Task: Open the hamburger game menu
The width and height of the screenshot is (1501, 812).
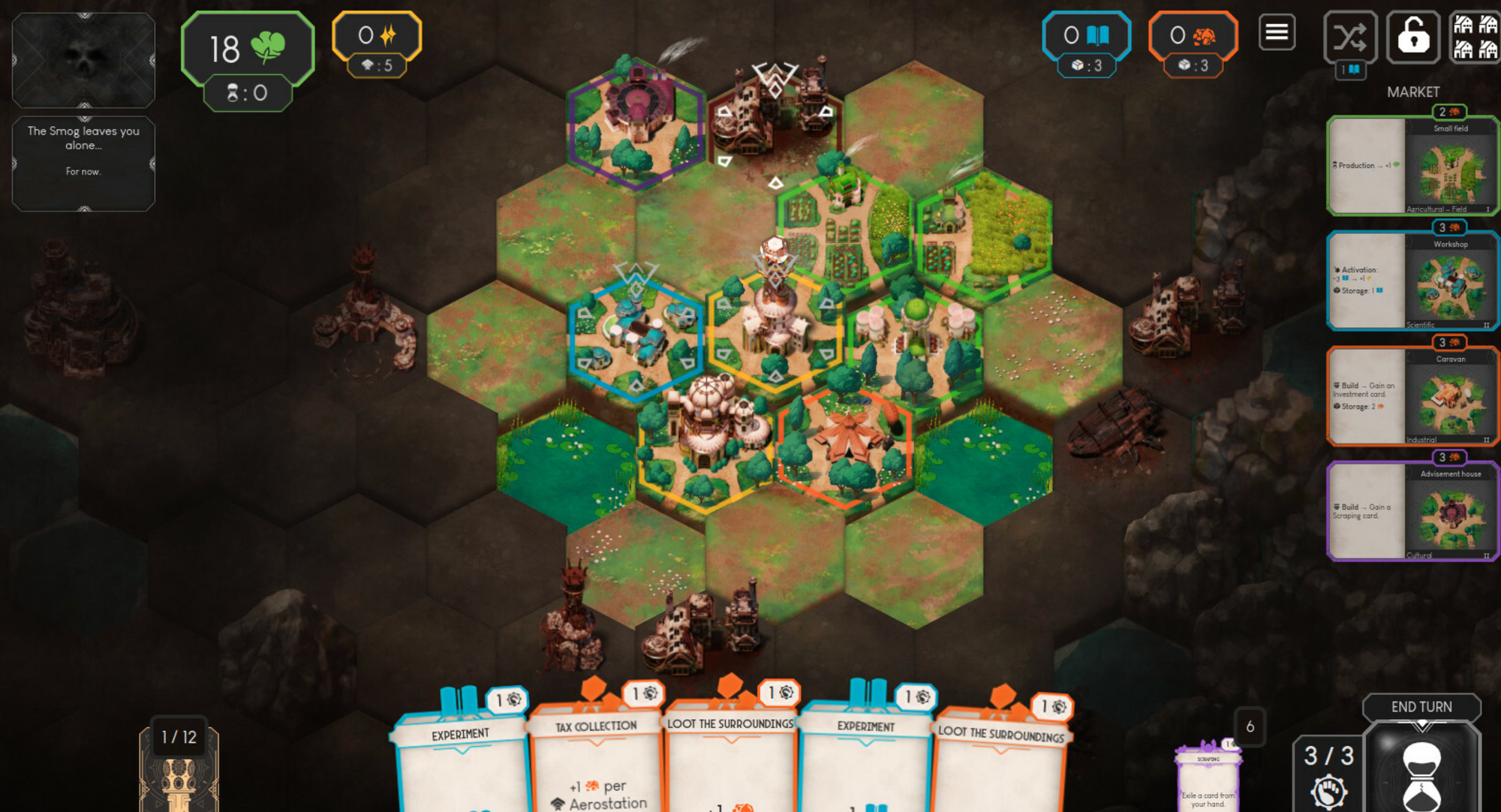Action: tap(1277, 33)
